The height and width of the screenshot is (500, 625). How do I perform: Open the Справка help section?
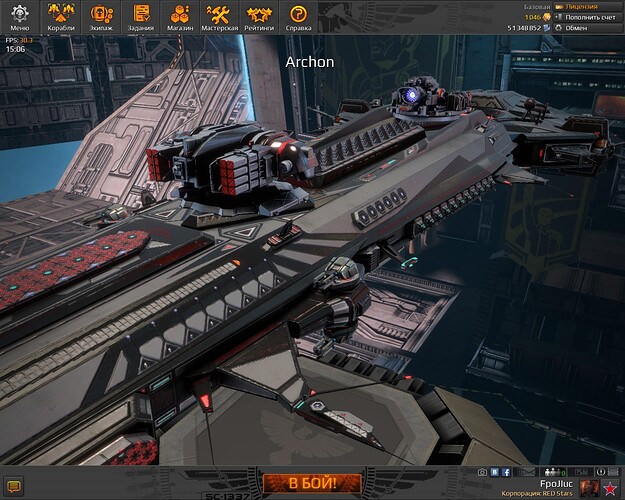click(x=298, y=16)
